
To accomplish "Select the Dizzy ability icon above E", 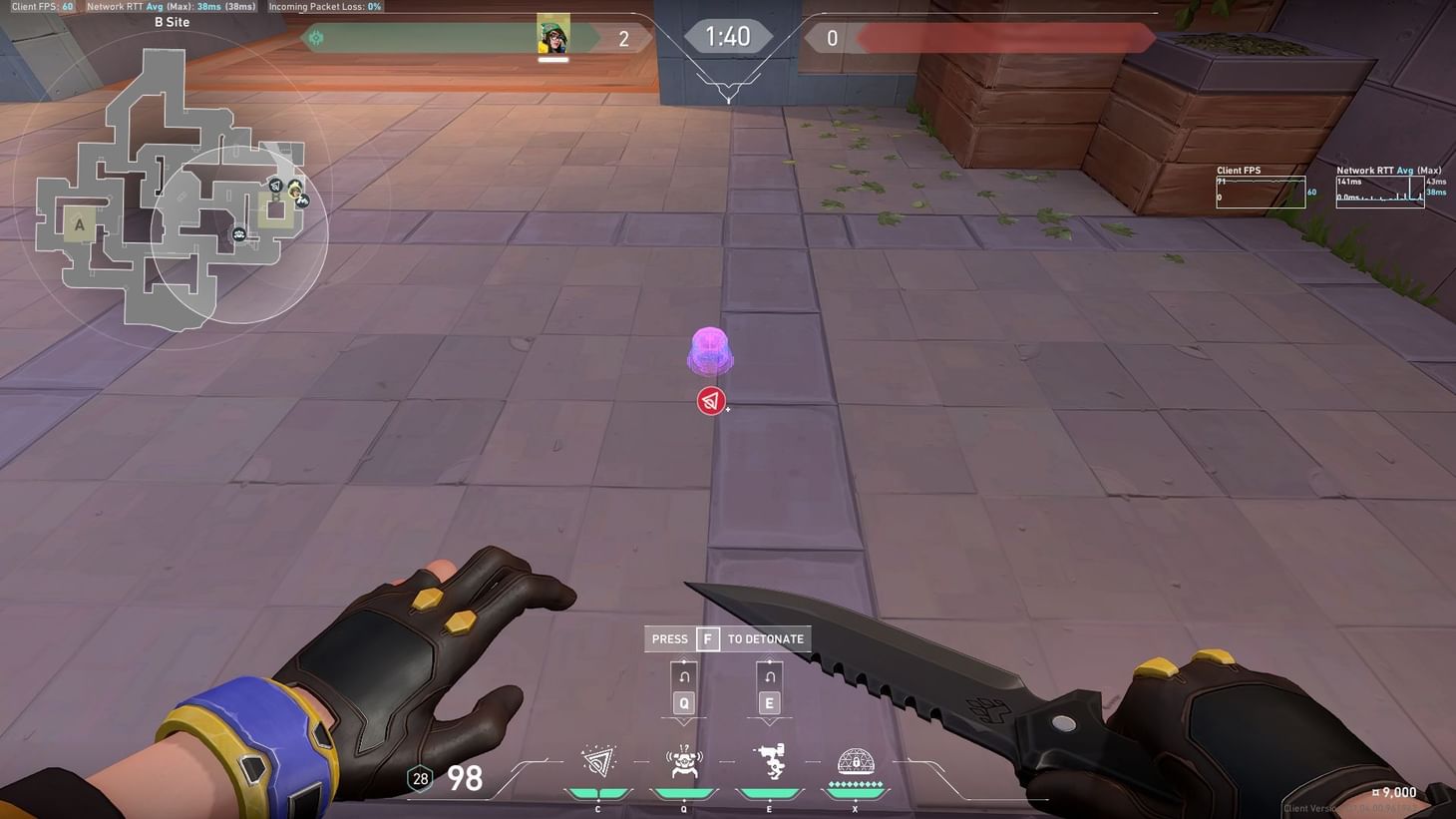I will point(769,760).
